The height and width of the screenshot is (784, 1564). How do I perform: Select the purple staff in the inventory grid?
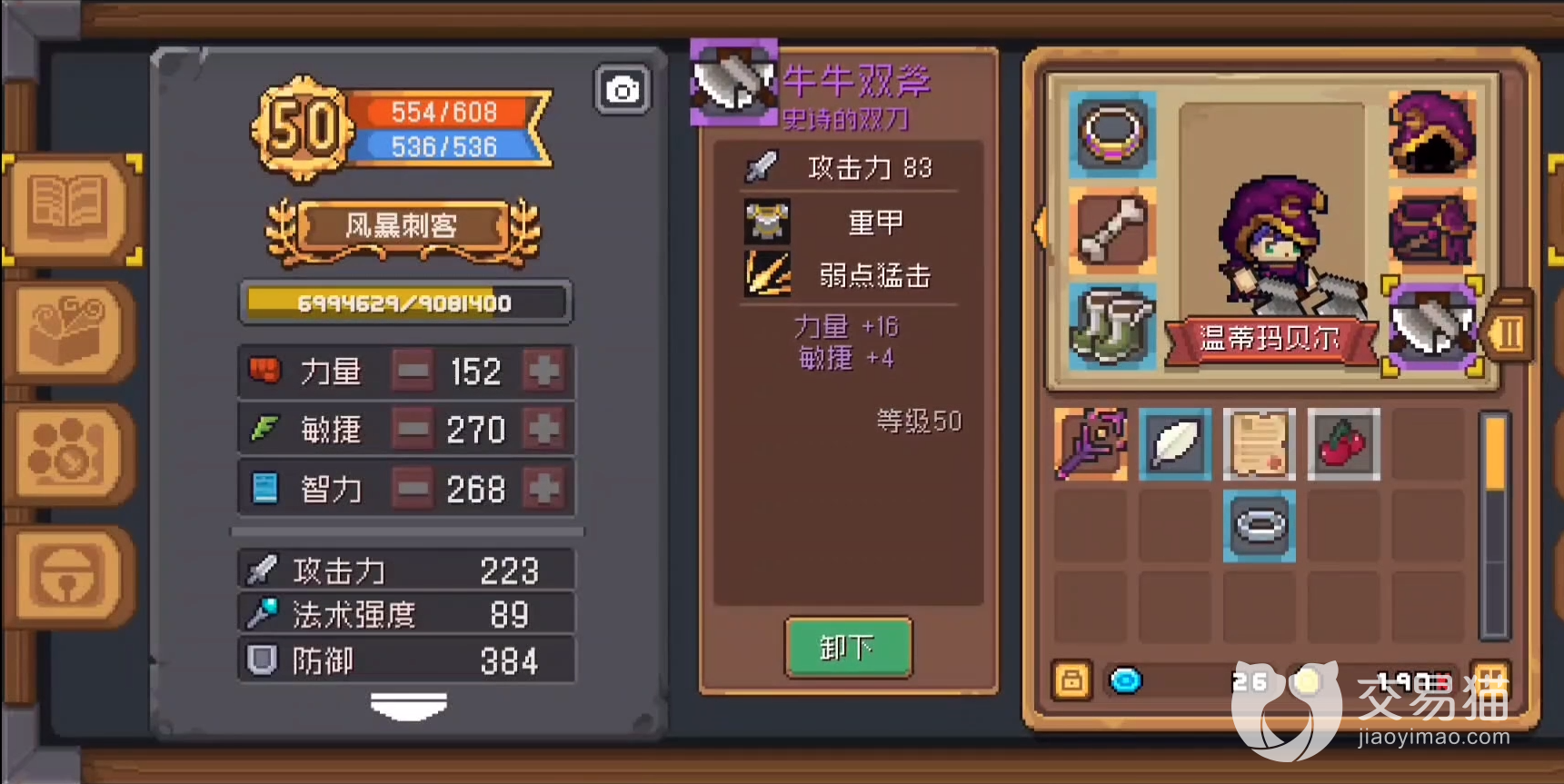(x=1091, y=446)
